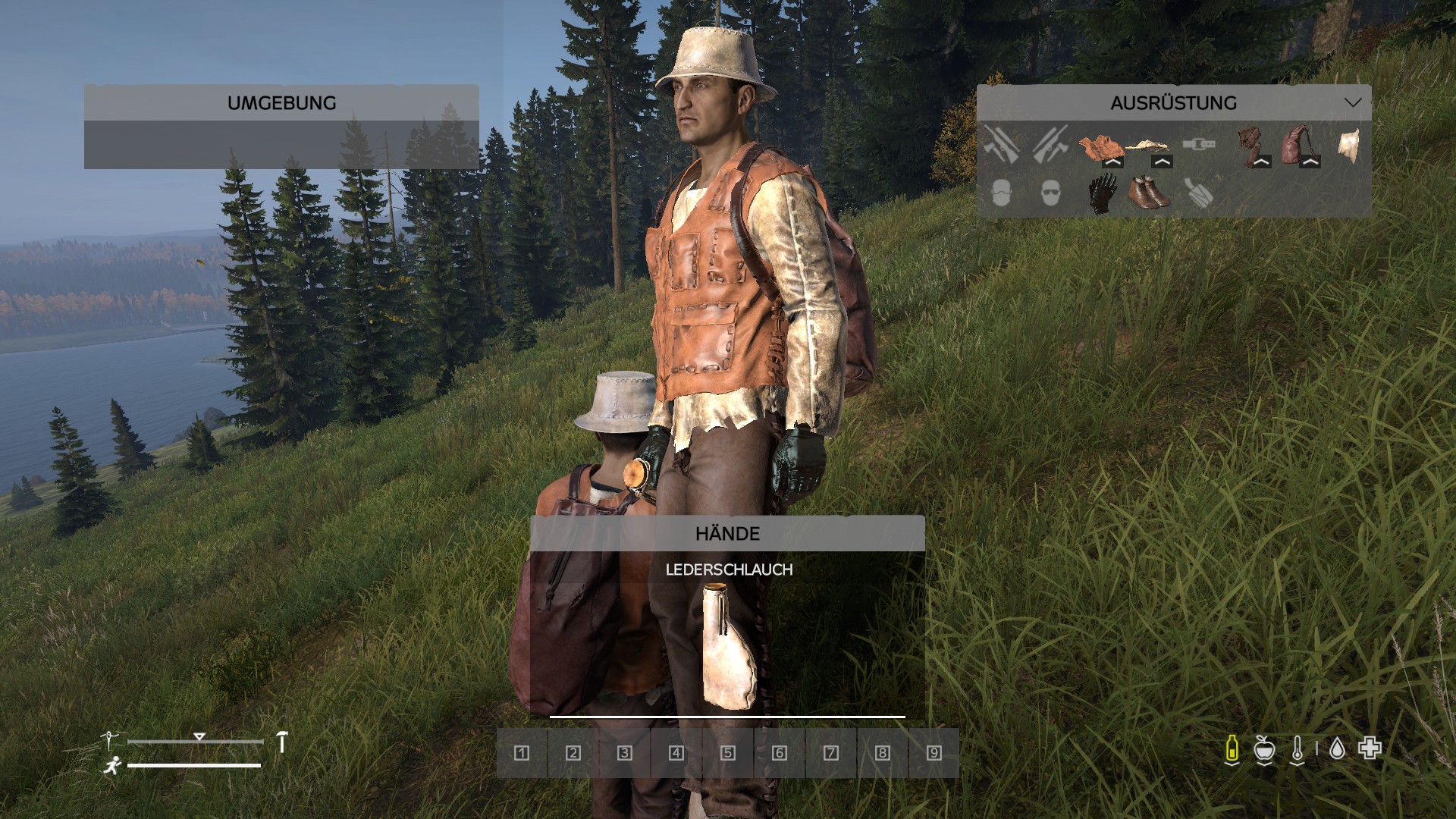1456x819 pixels.
Task: Click the Umgebung panel header
Action: 281,102
